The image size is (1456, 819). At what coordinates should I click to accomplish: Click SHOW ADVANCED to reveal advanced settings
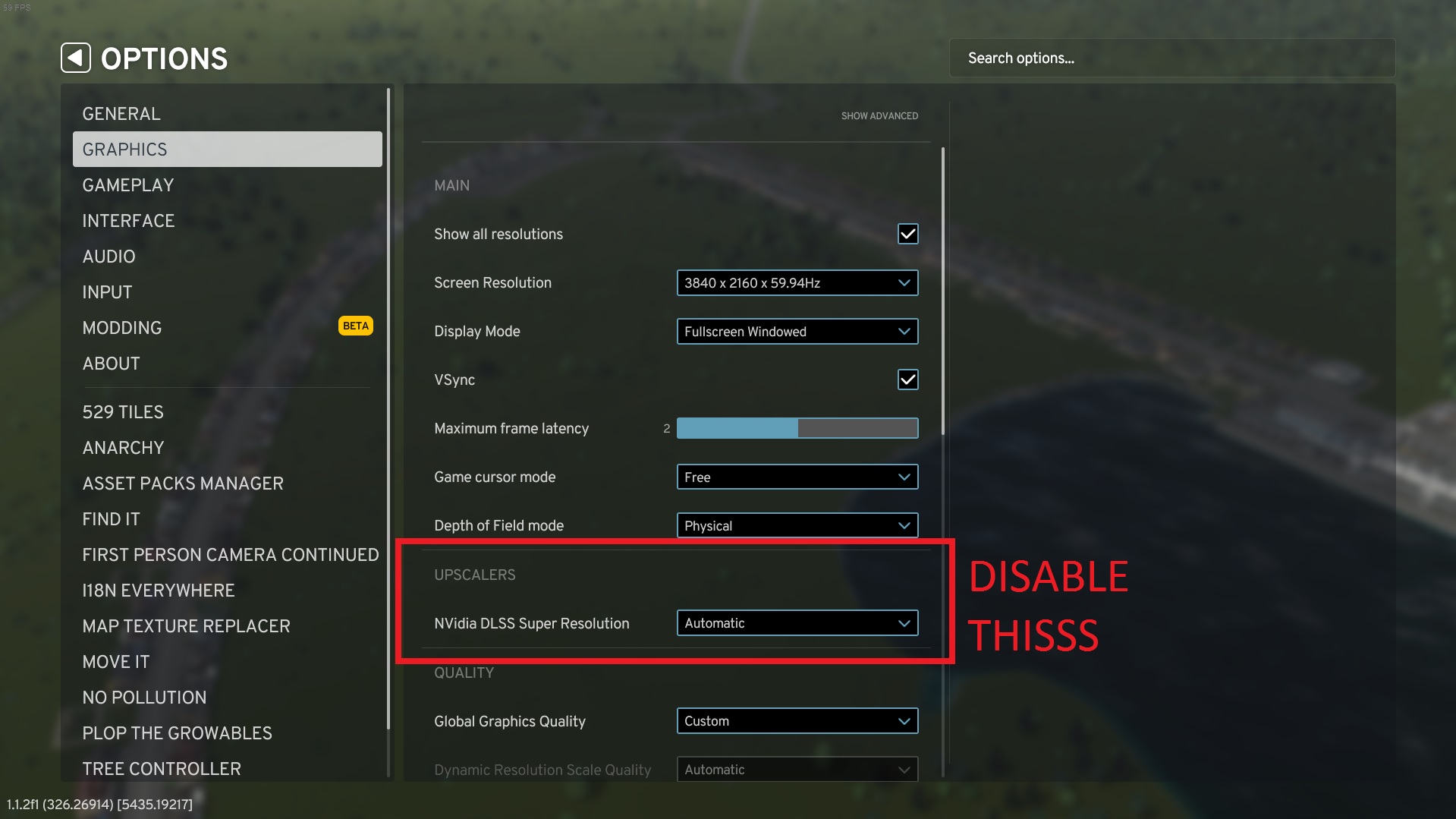click(879, 115)
